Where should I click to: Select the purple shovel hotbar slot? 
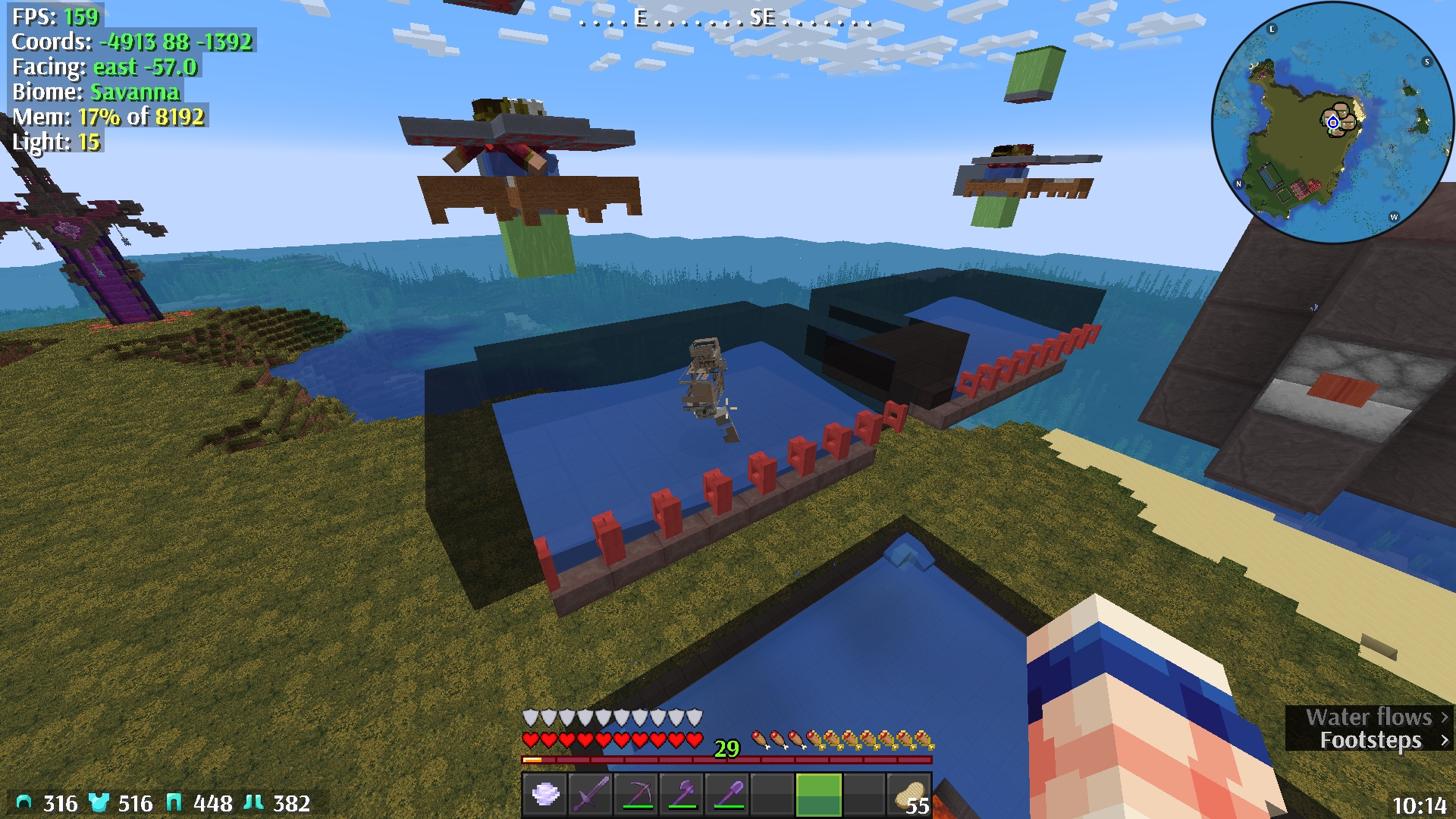pos(728,794)
